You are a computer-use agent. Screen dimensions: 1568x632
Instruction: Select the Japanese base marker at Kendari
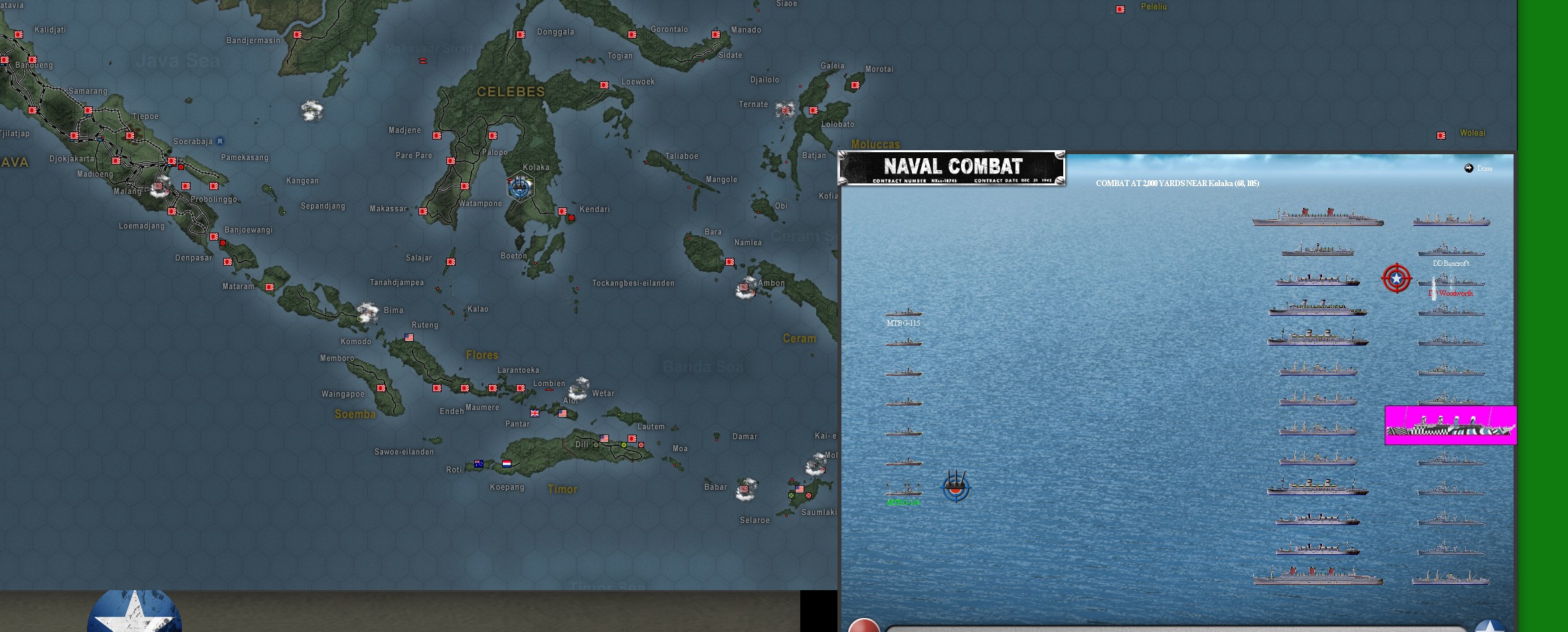(x=563, y=211)
